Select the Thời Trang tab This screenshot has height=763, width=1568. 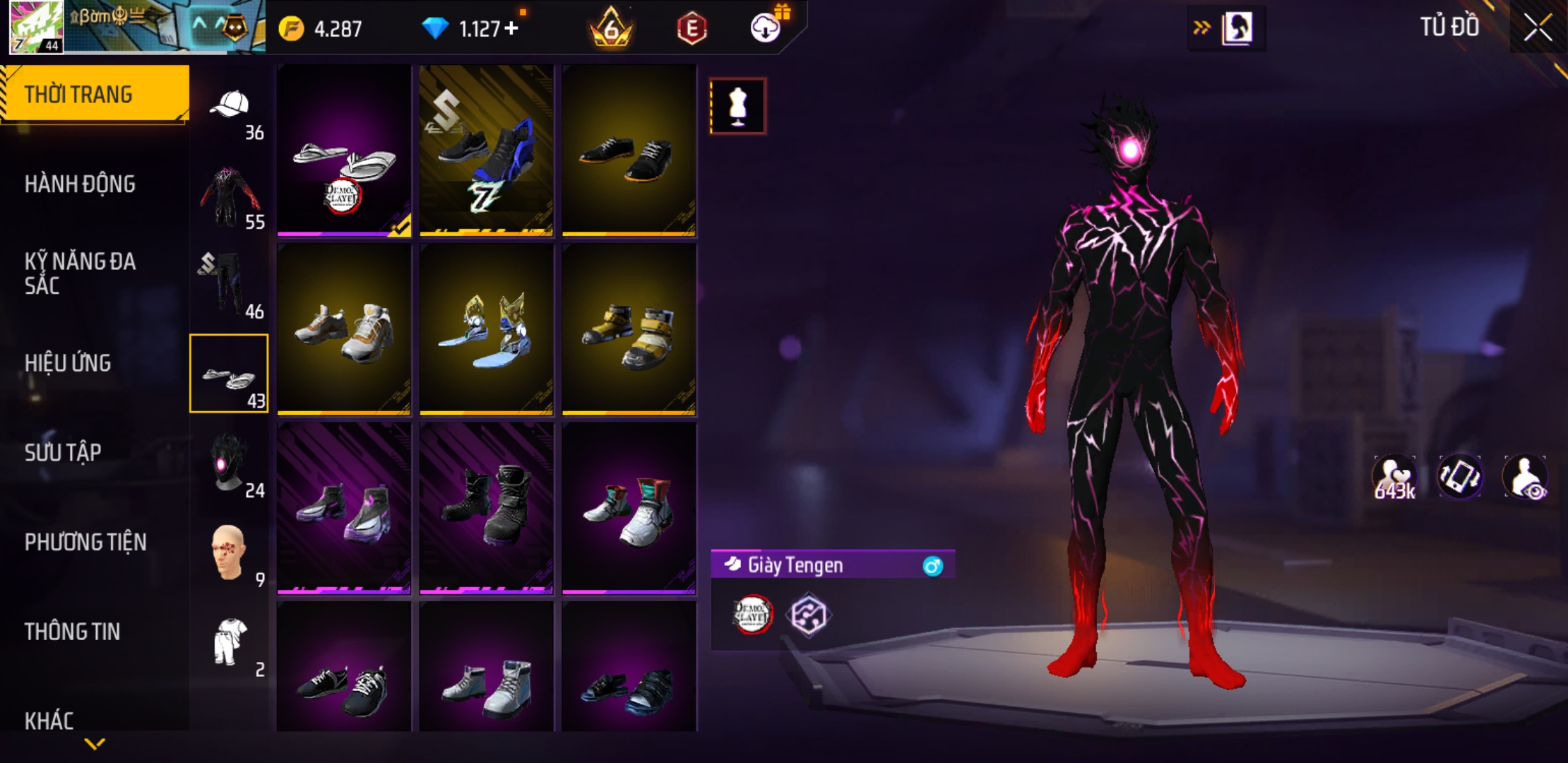coord(78,95)
